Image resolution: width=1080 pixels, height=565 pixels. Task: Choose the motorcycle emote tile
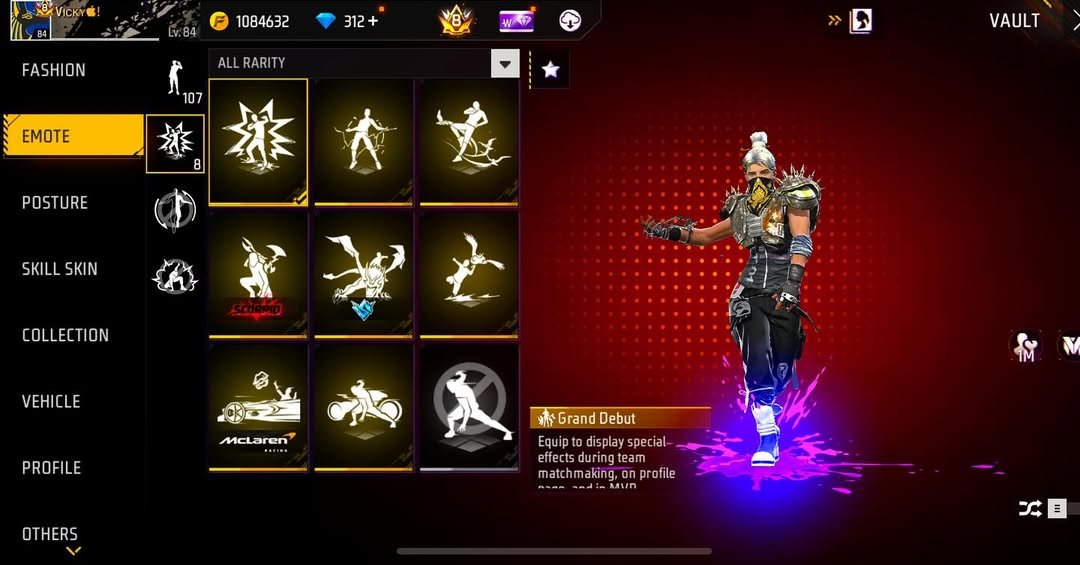[364, 407]
